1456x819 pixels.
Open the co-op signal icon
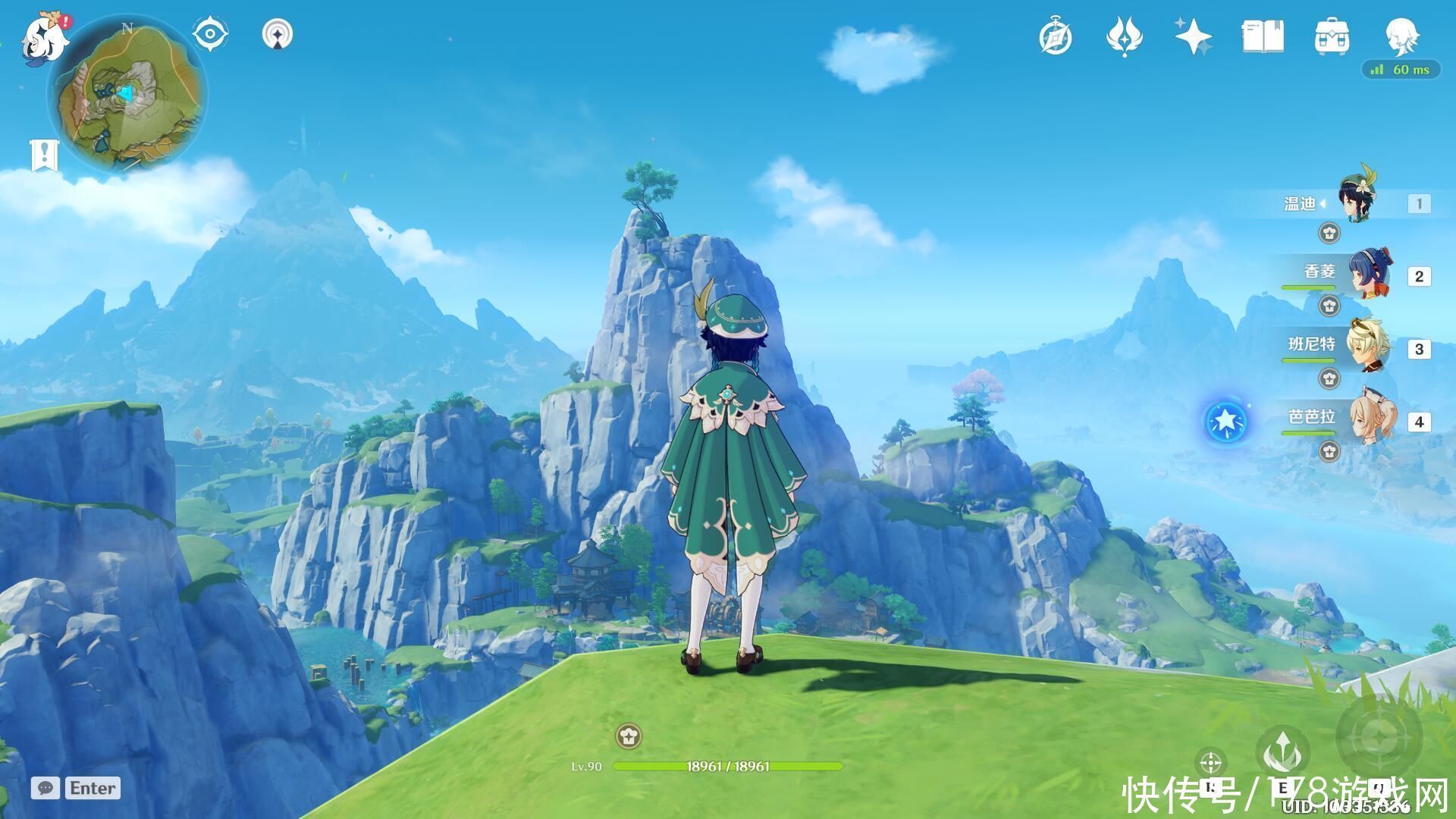click(278, 34)
